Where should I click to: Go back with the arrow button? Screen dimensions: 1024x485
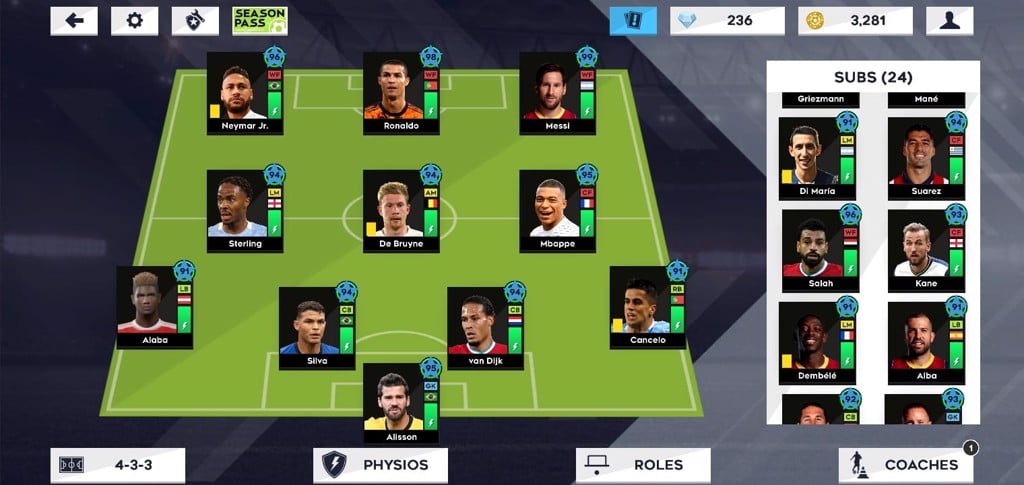(74, 21)
